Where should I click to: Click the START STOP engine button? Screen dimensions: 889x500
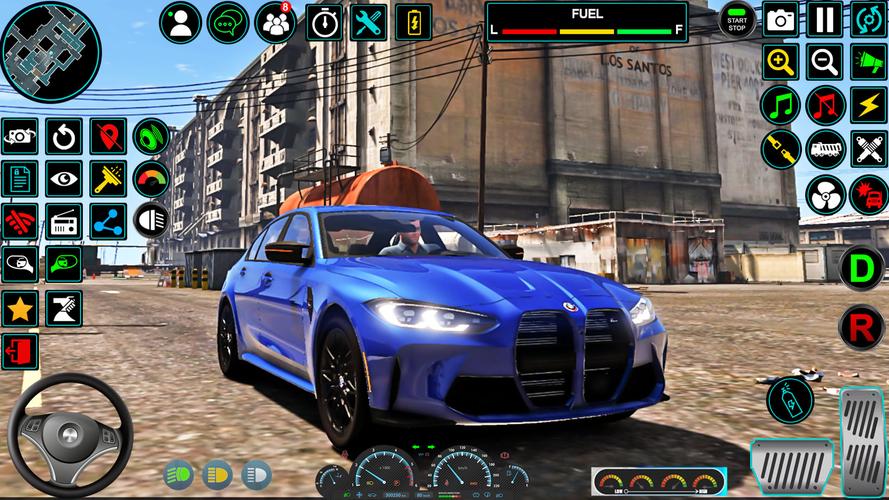(738, 19)
